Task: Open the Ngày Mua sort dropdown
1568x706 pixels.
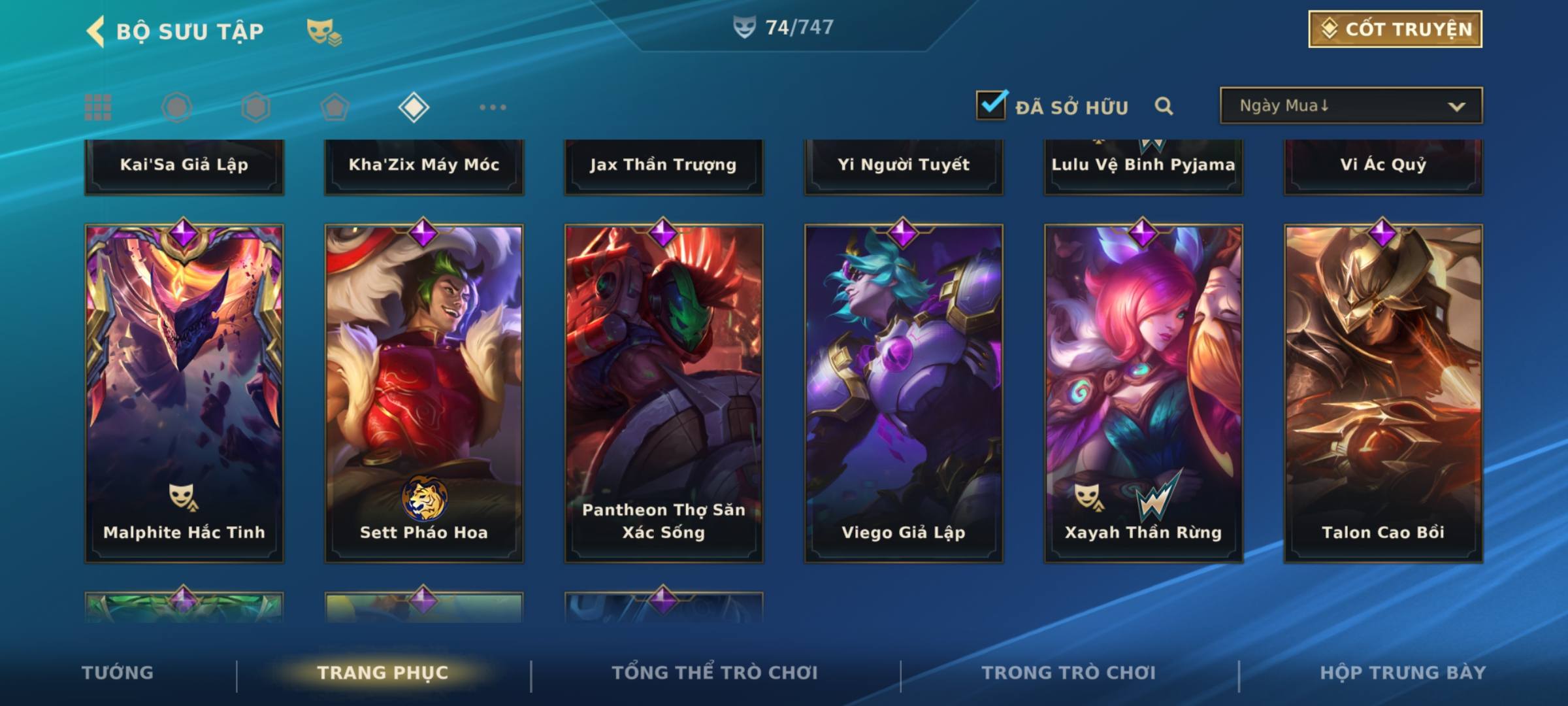Action: (x=1351, y=106)
